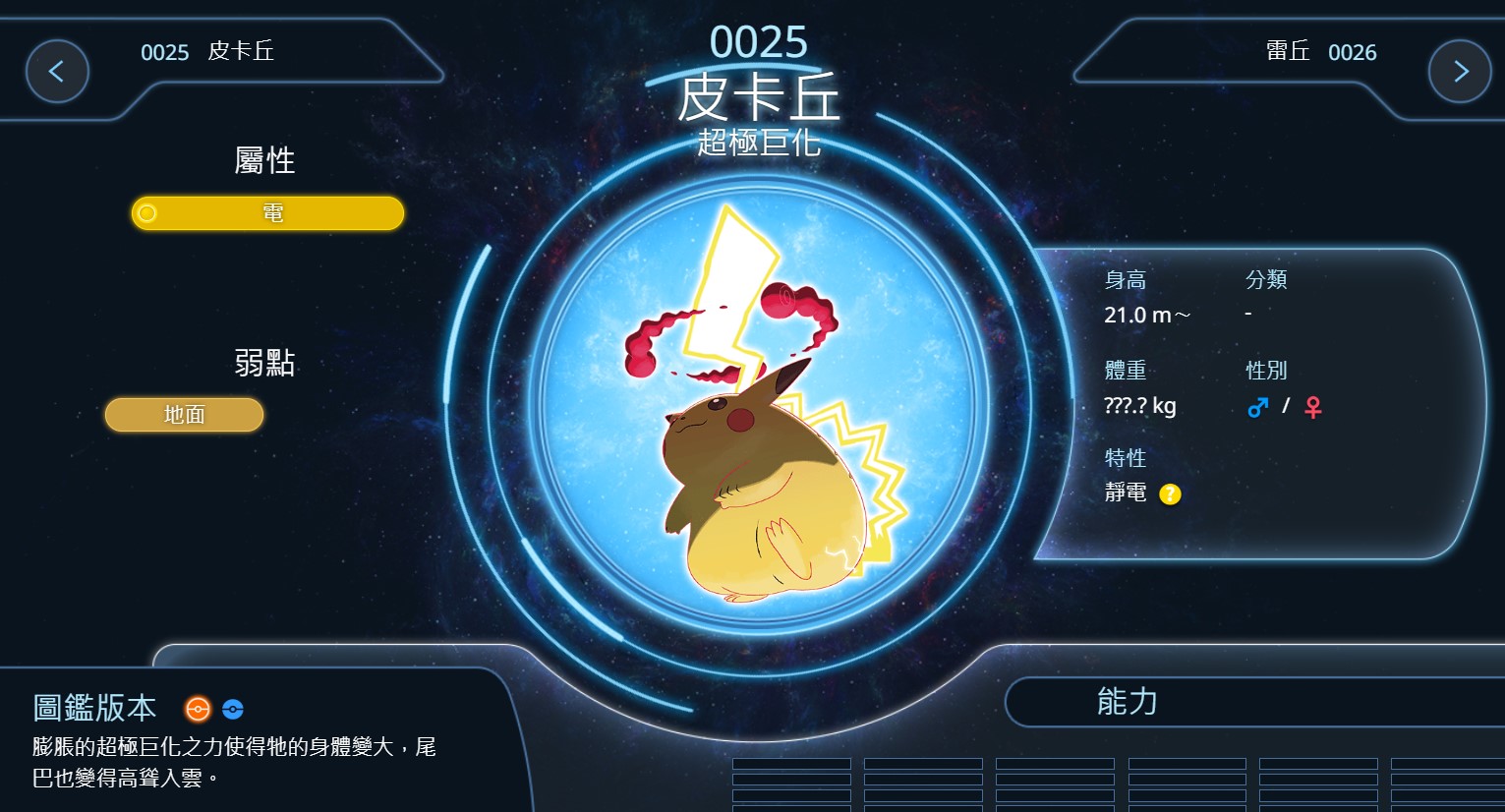Go to the previous Pokémon with left arrow

tap(57, 72)
